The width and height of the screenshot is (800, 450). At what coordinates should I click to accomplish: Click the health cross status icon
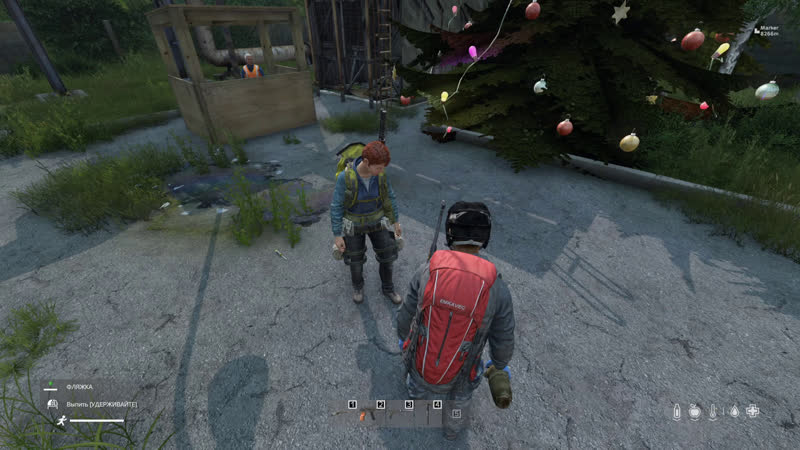753,411
